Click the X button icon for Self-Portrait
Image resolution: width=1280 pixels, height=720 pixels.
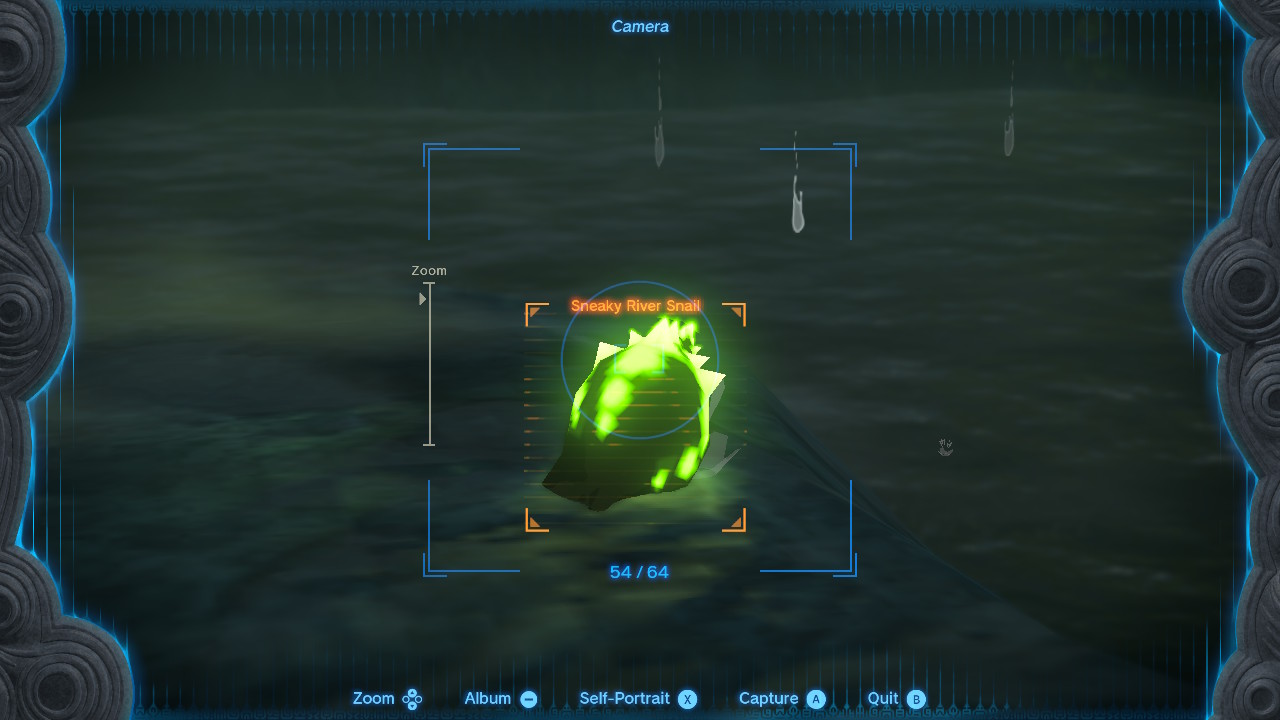(x=690, y=698)
